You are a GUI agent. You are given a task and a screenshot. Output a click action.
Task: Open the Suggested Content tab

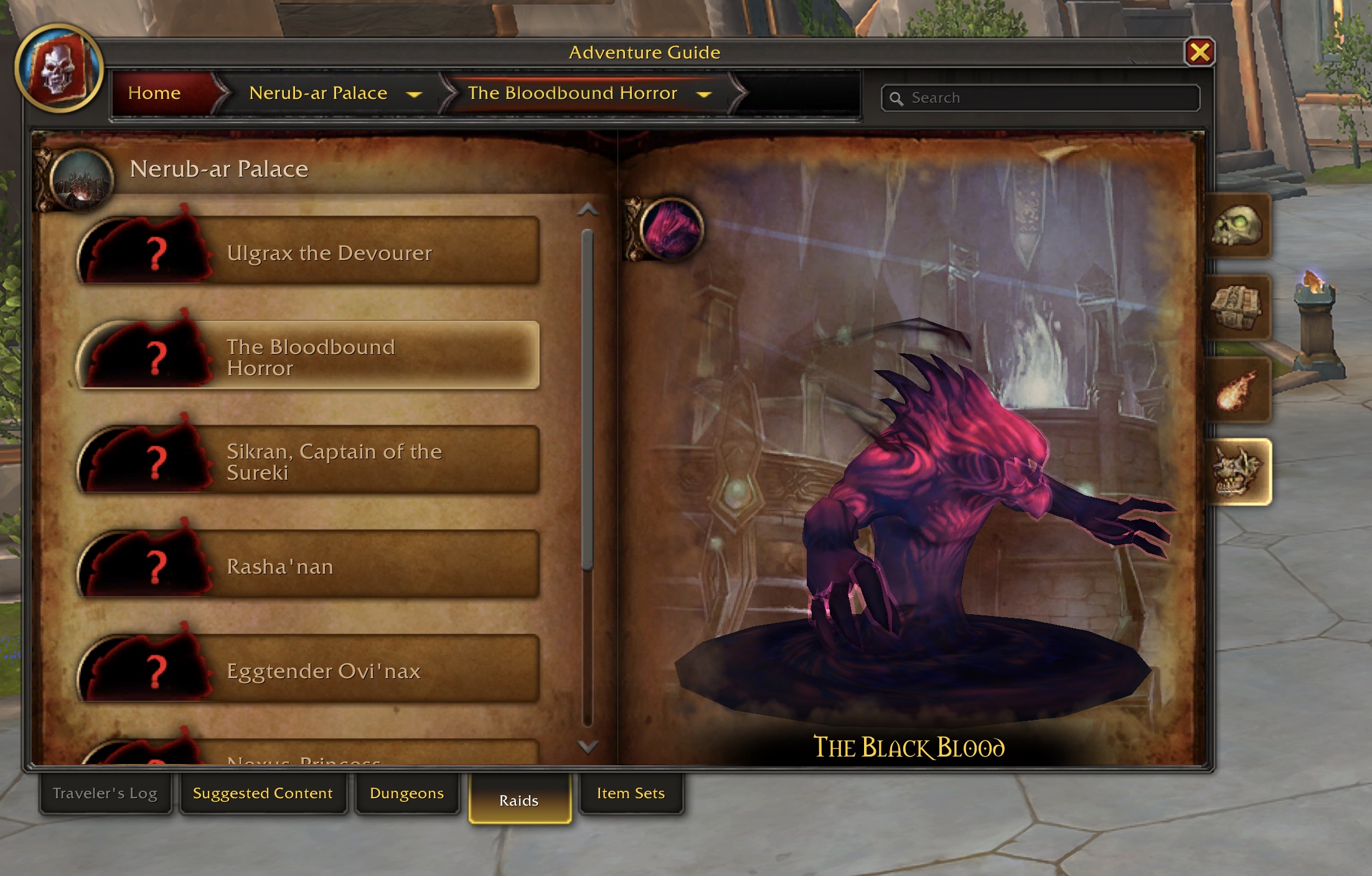click(x=262, y=794)
